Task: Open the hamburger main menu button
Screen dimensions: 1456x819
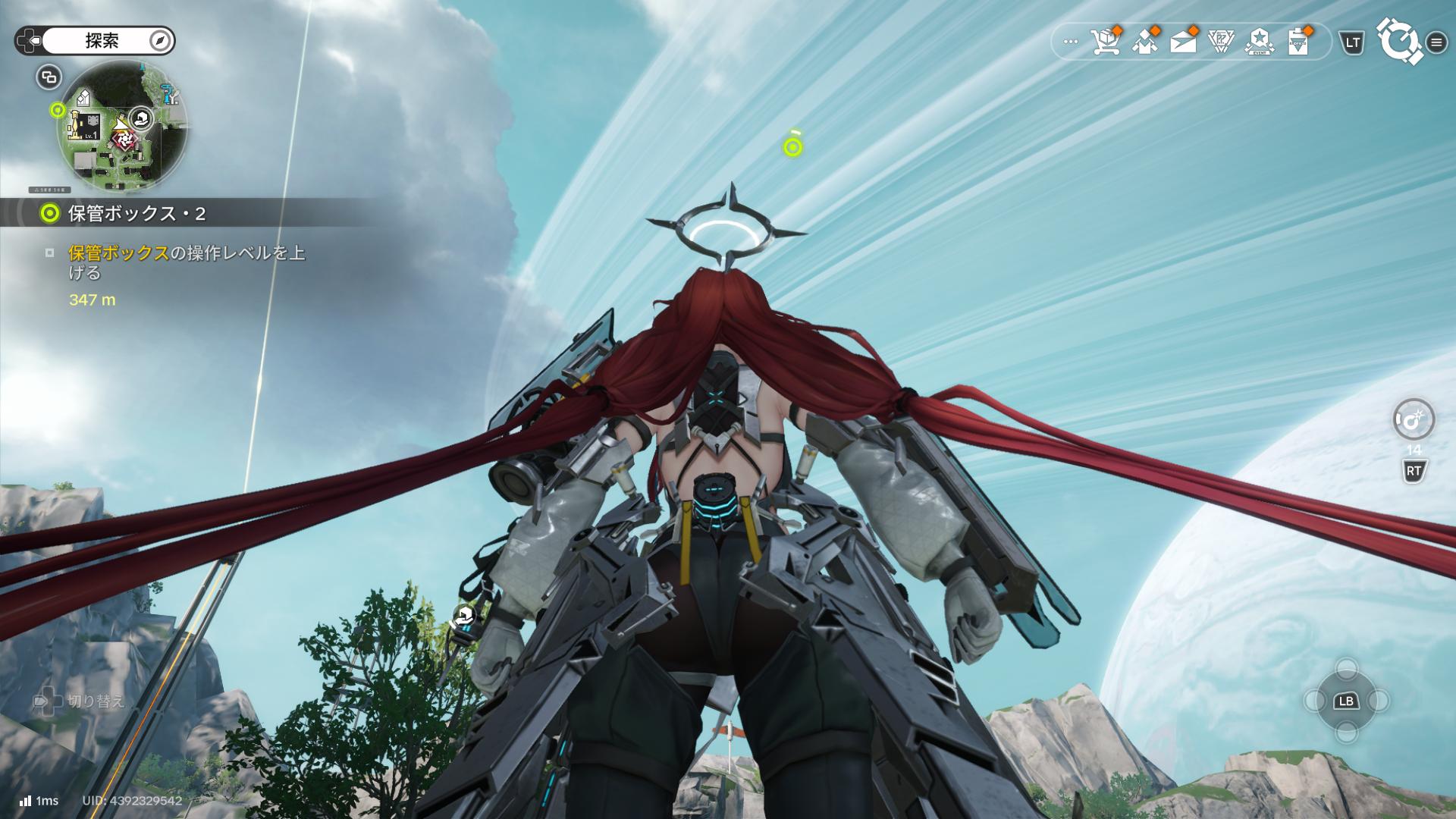Action: 1436,42
